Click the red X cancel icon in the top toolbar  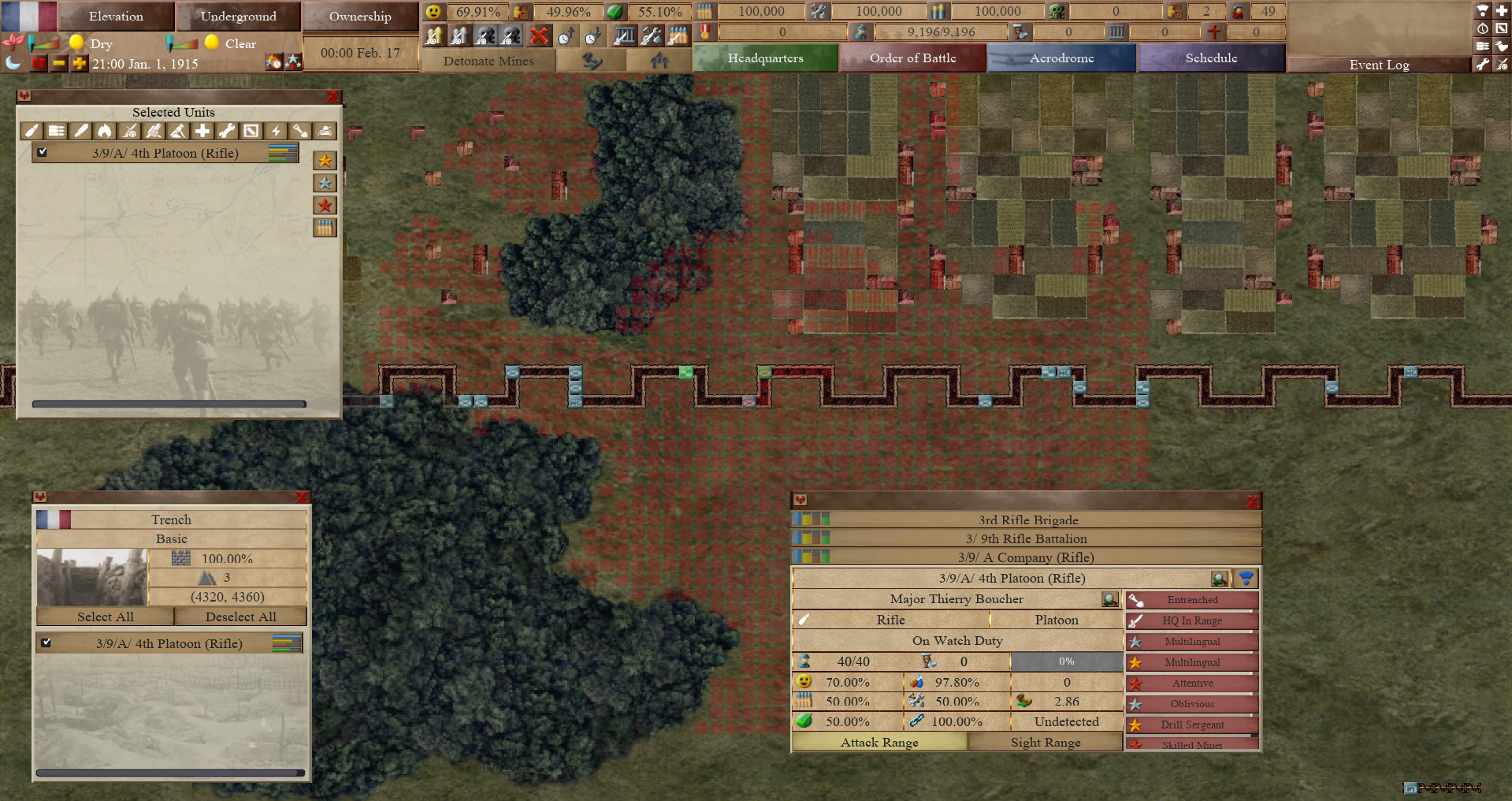click(x=539, y=35)
